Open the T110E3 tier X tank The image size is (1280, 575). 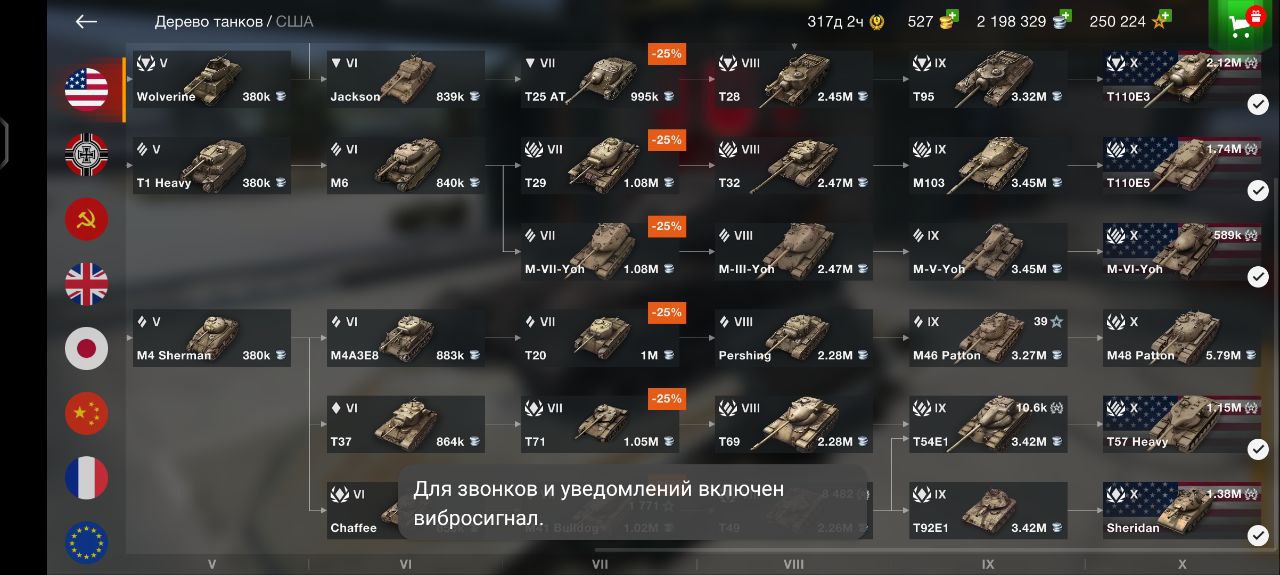click(x=1182, y=80)
